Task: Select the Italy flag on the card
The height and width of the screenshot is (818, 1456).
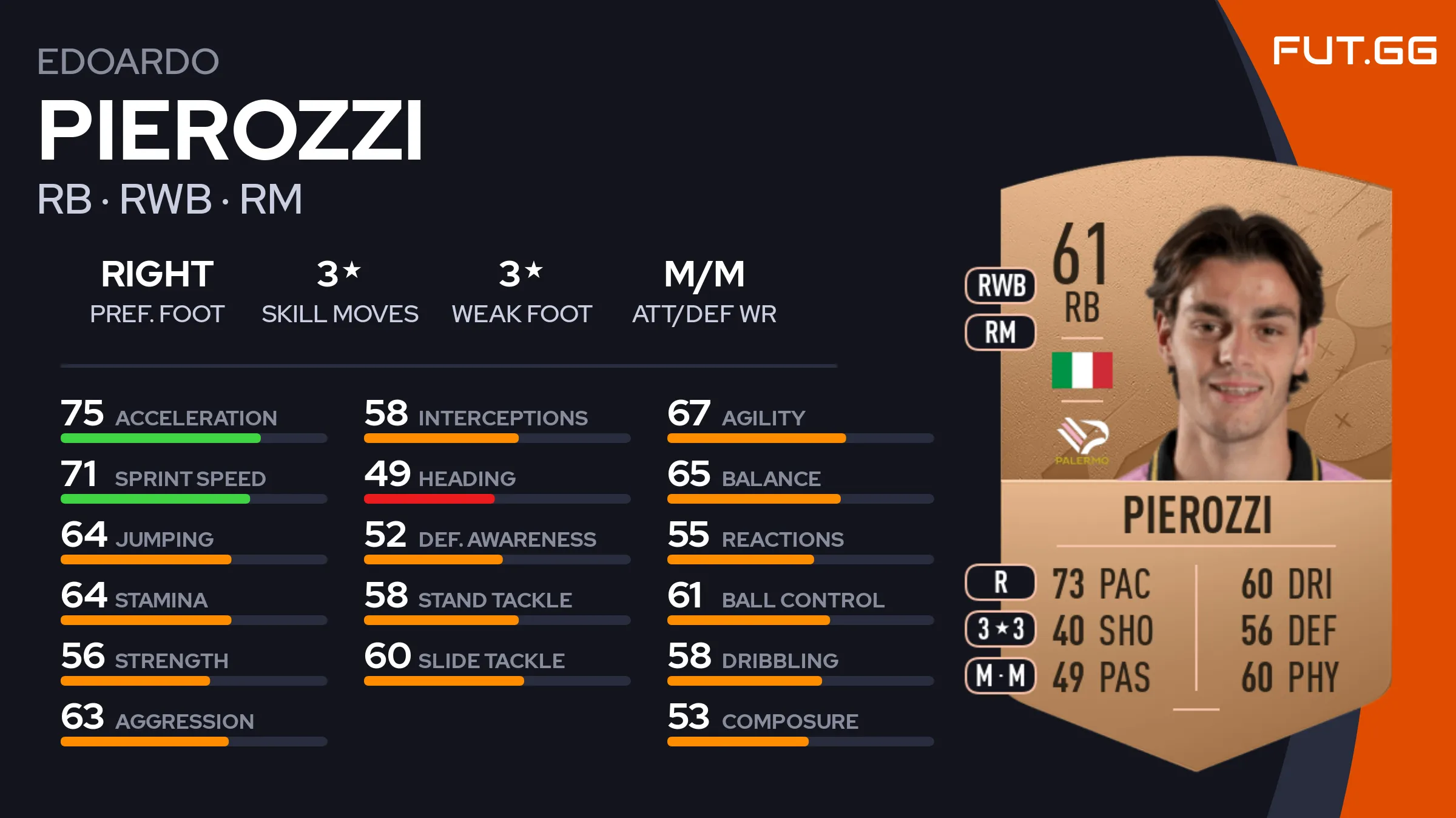Action: click(1082, 370)
